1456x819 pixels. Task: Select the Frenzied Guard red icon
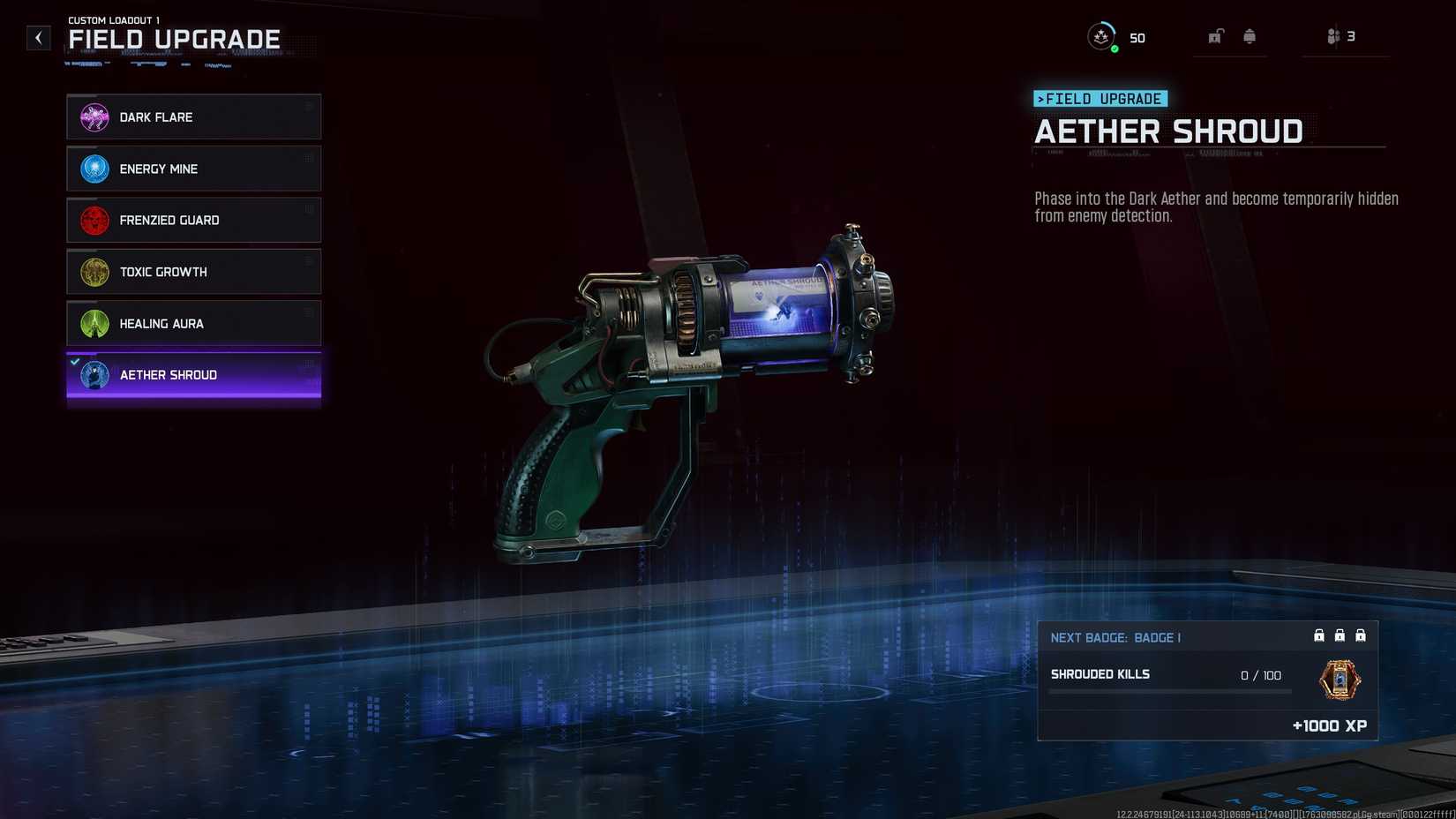click(x=92, y=220)
